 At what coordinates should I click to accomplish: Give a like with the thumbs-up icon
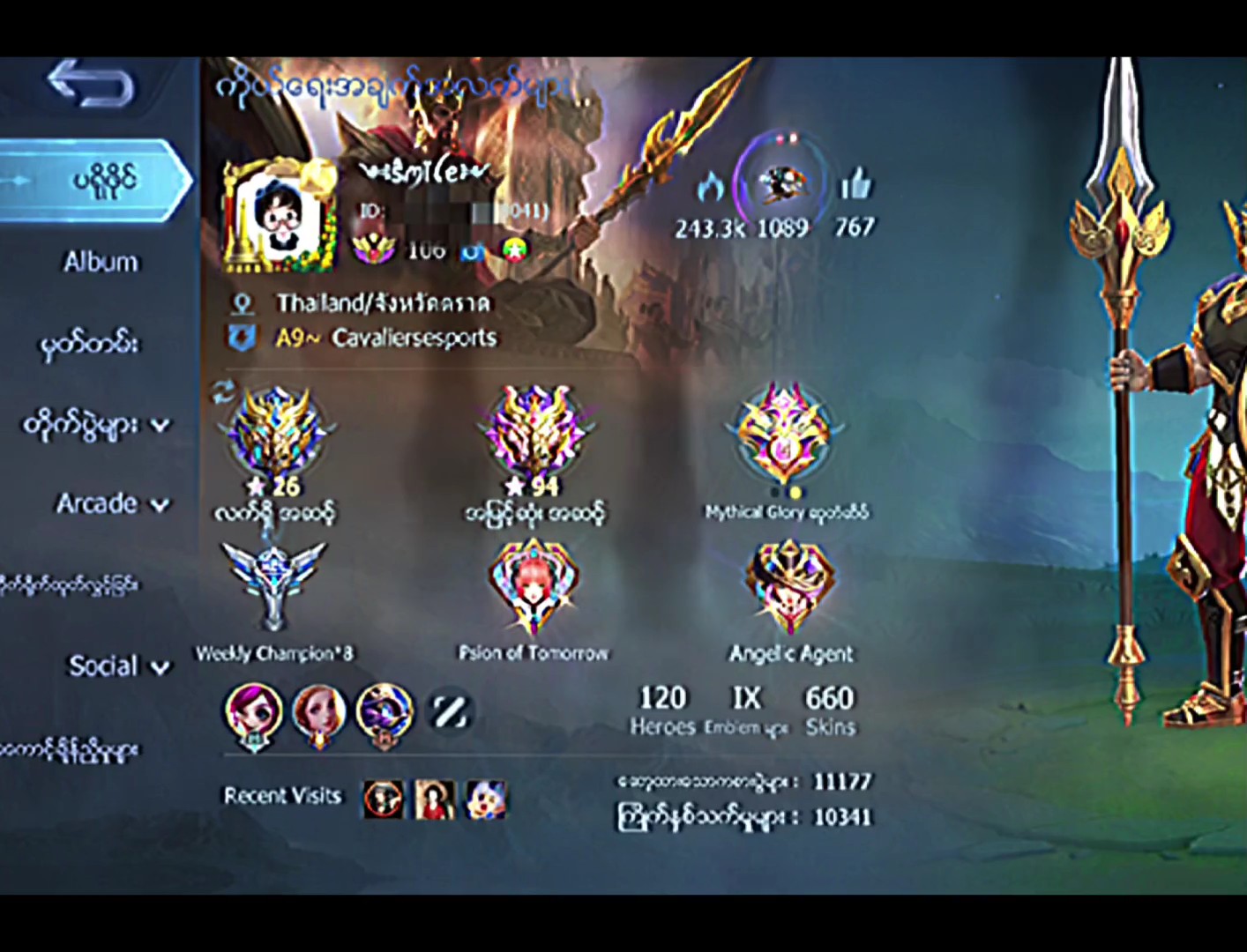point(855,186)
